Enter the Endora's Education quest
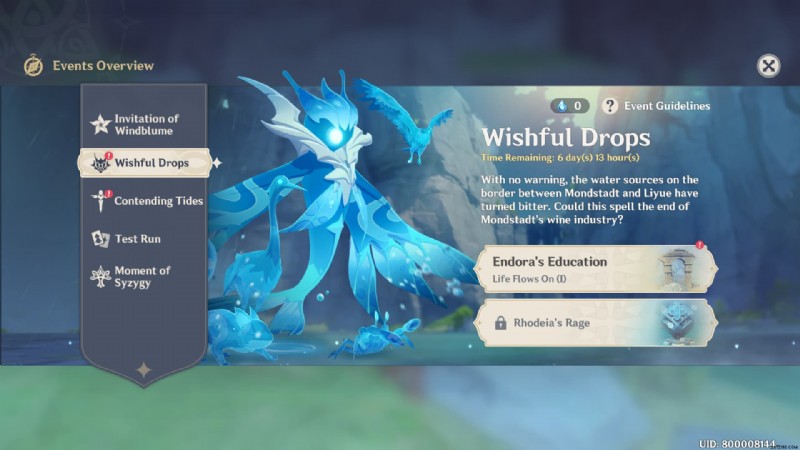Viewport: 800px width, 450px height. pos(597,269)
